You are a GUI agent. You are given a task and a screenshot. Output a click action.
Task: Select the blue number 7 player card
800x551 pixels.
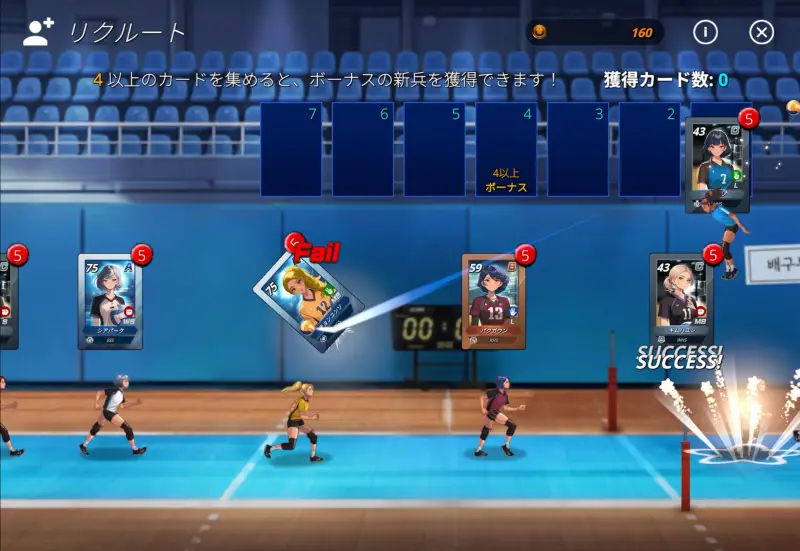(x=717, y=164)
